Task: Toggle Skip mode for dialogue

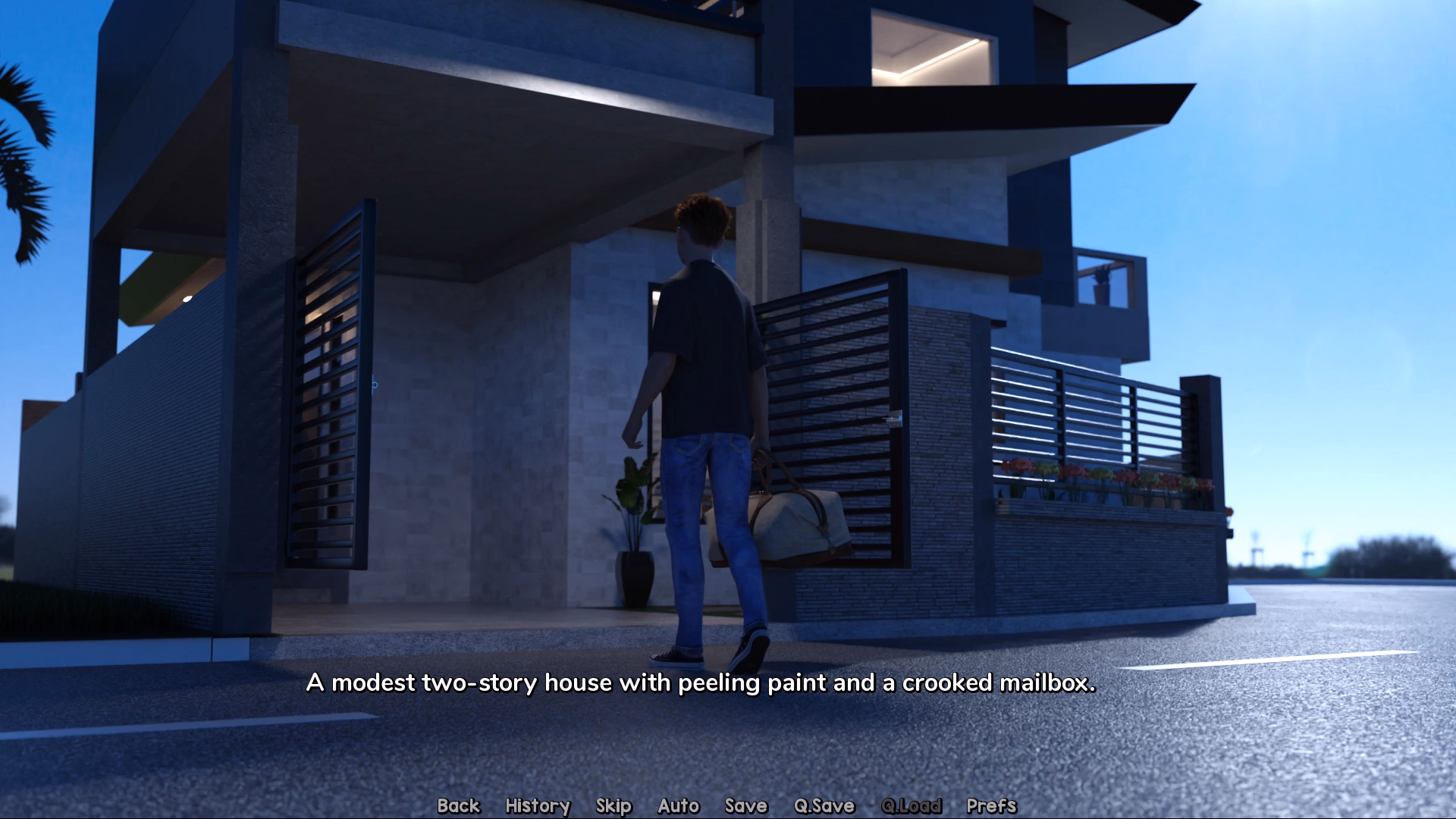Action: pyautogui.click(x=613, y=805)
